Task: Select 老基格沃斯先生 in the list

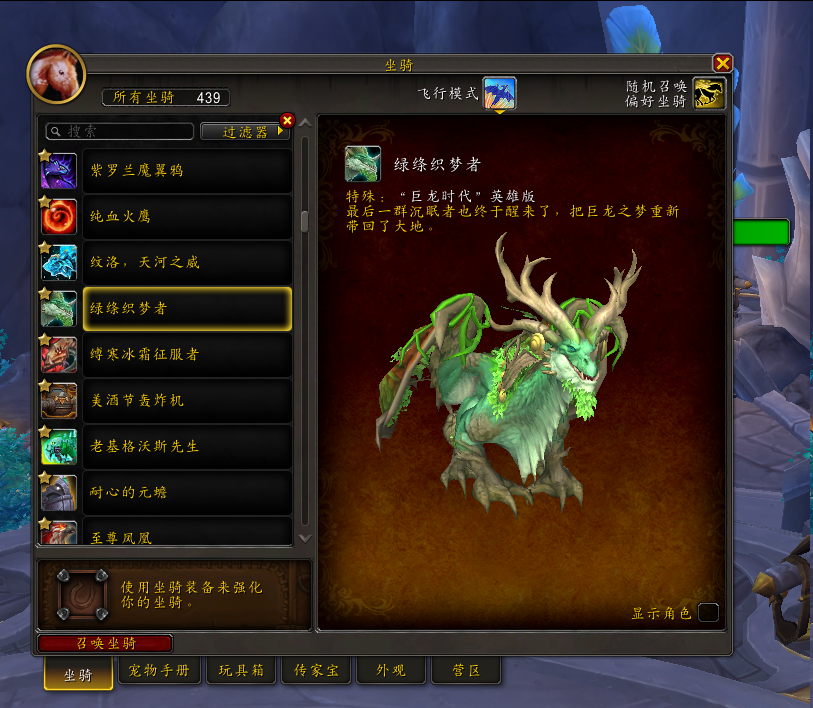Action: (187, 446)
